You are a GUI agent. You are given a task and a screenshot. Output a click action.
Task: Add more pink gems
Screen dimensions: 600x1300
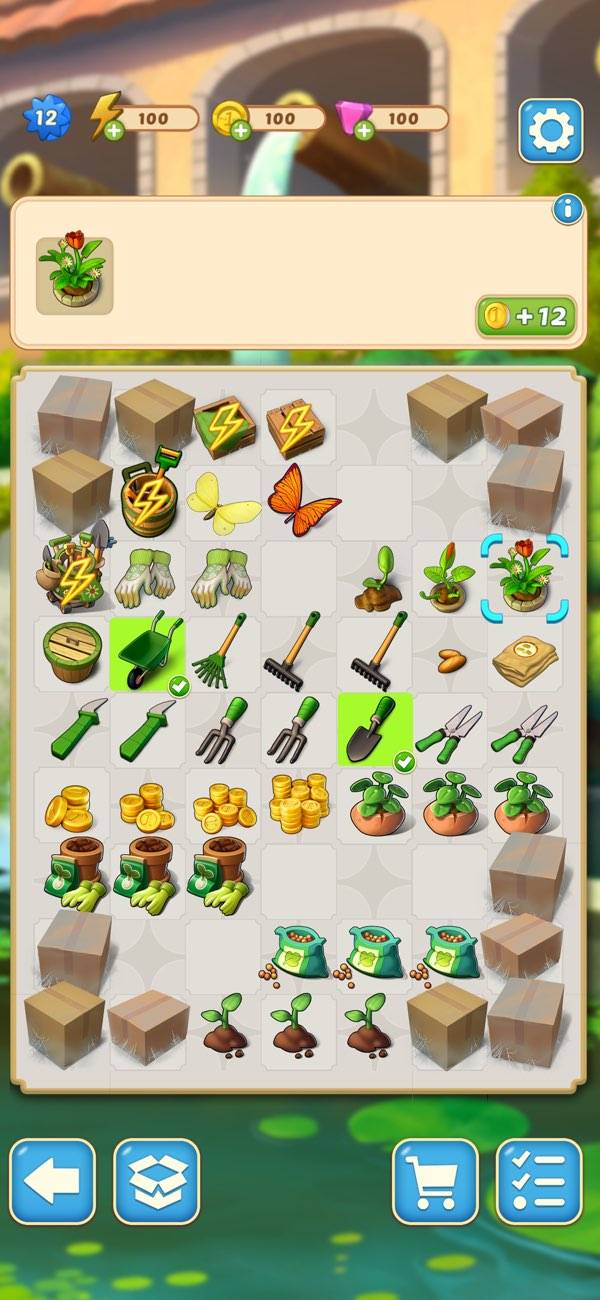[364, 130]
